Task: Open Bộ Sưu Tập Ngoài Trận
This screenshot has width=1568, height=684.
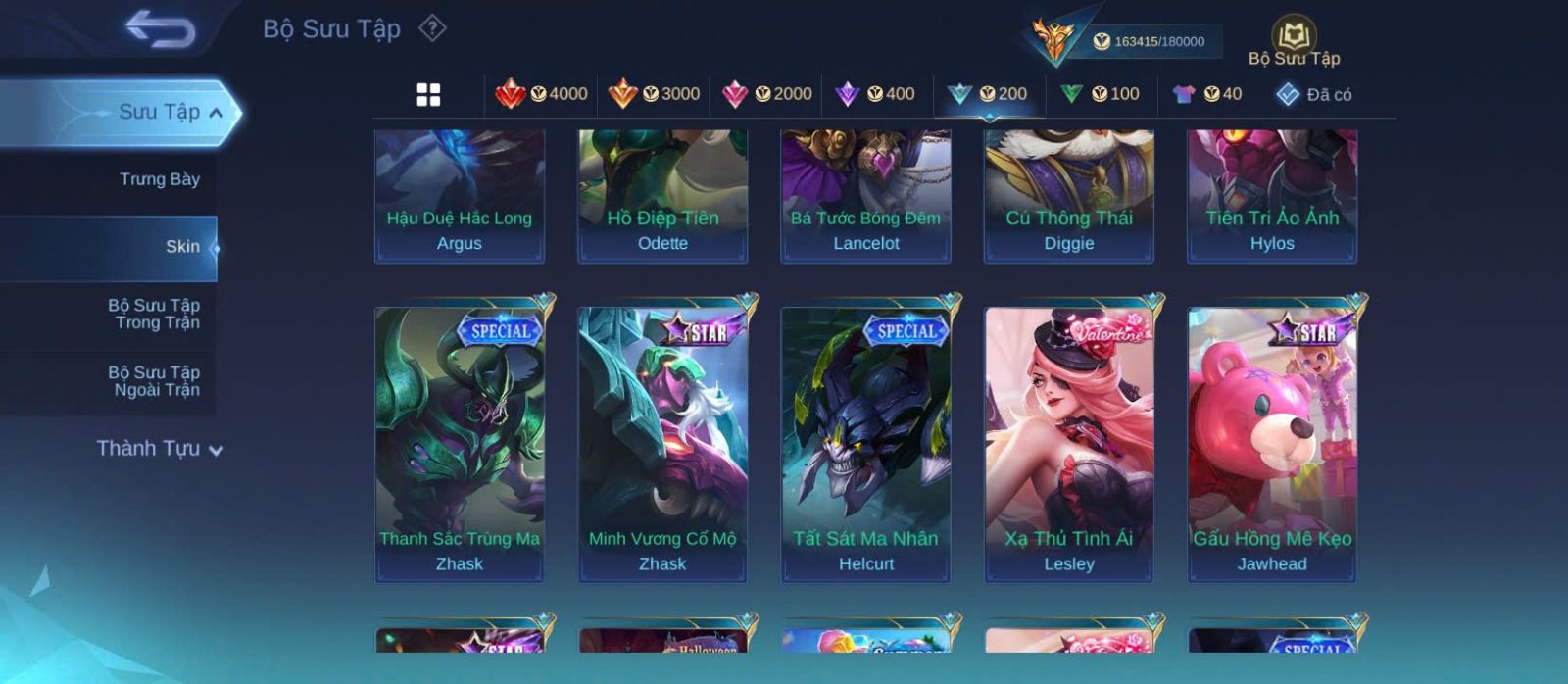Action: [x=154, y=381]
